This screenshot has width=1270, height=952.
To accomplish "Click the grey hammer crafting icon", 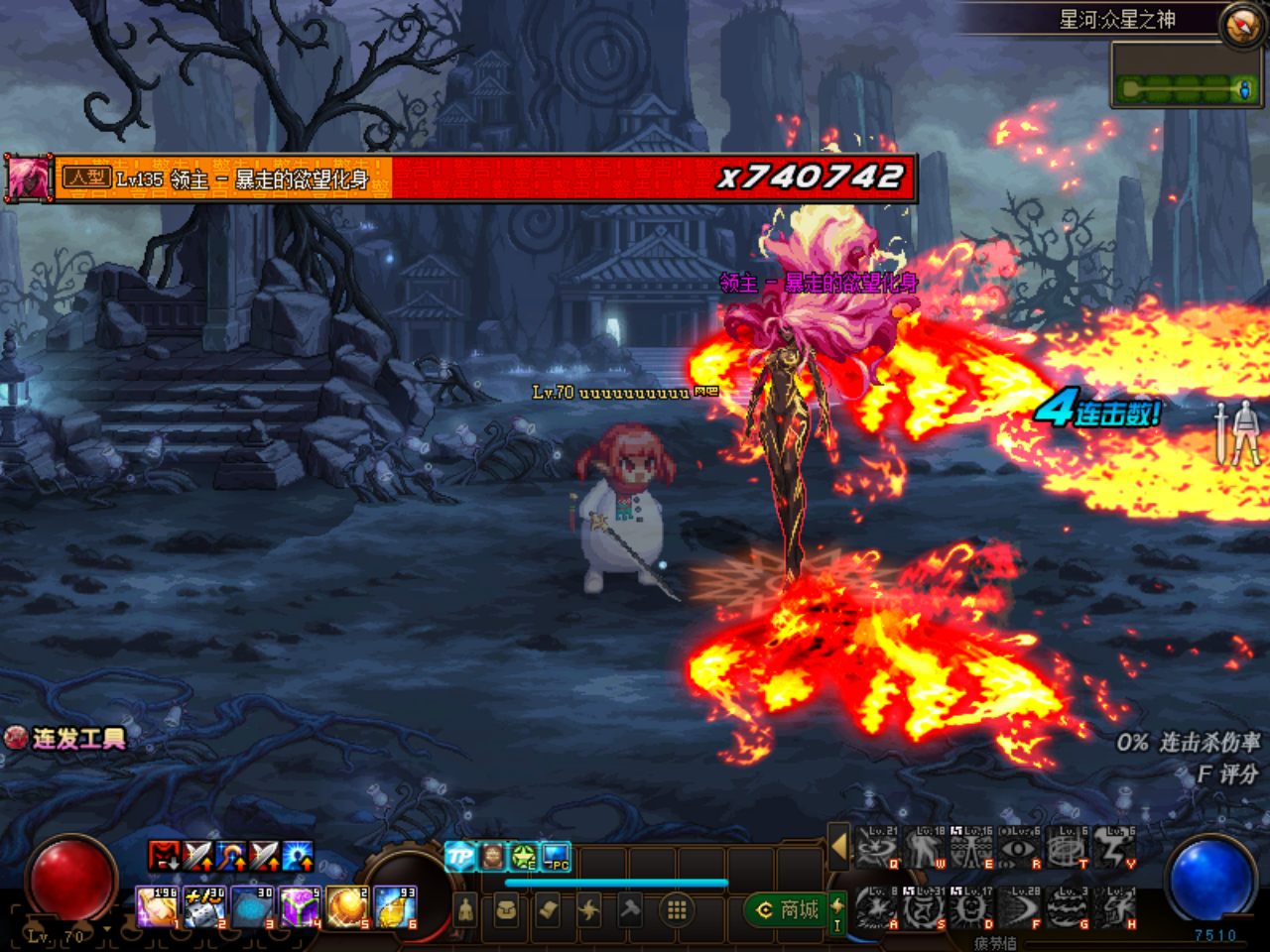I will (629, 910).
